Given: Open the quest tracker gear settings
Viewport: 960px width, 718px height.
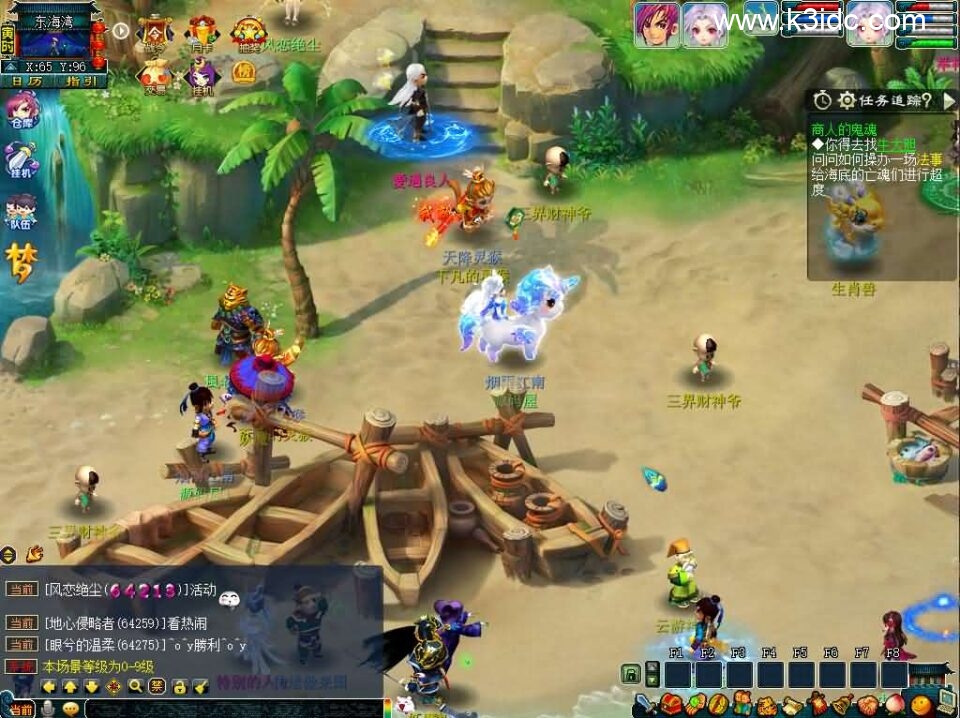Looking at the screenshot, I should click(x=846, y=100).
